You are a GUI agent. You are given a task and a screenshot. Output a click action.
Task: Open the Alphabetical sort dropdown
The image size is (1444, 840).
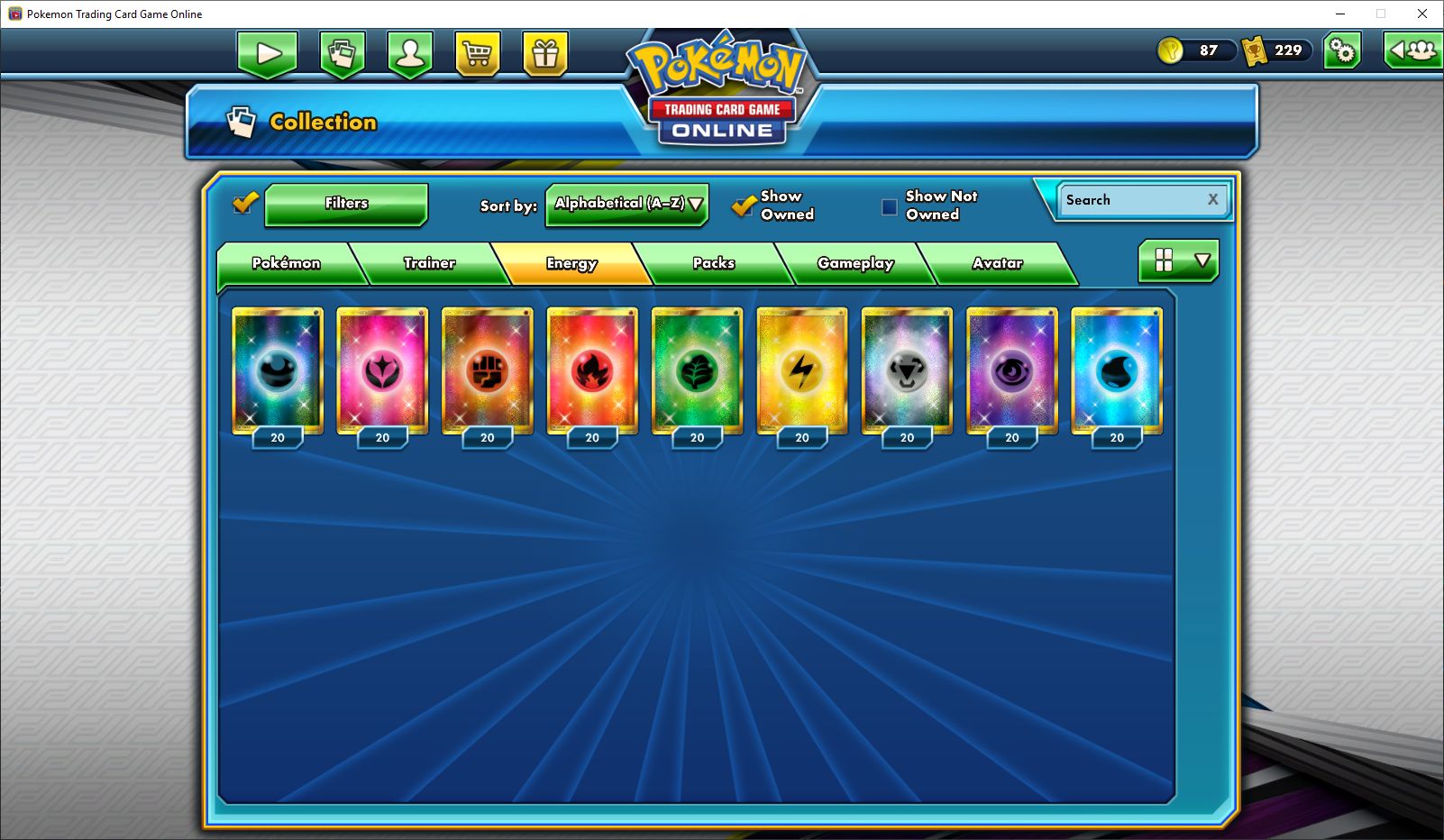pyautogui.click(x=626, y=205)
